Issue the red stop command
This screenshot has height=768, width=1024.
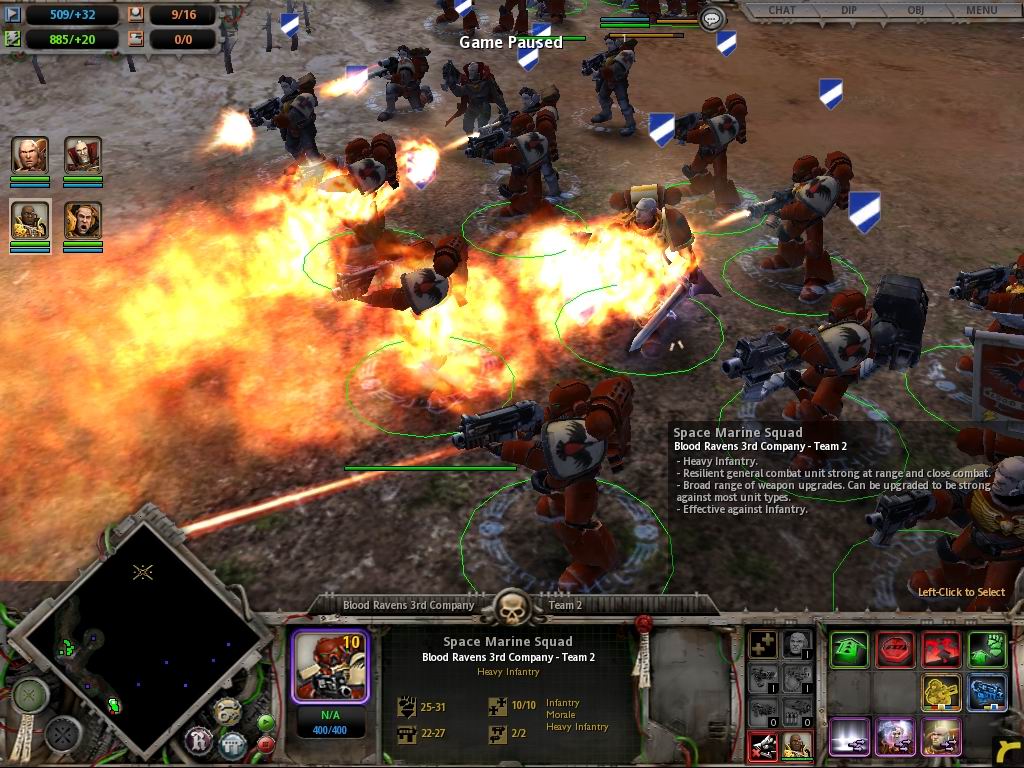pos(895,649)
